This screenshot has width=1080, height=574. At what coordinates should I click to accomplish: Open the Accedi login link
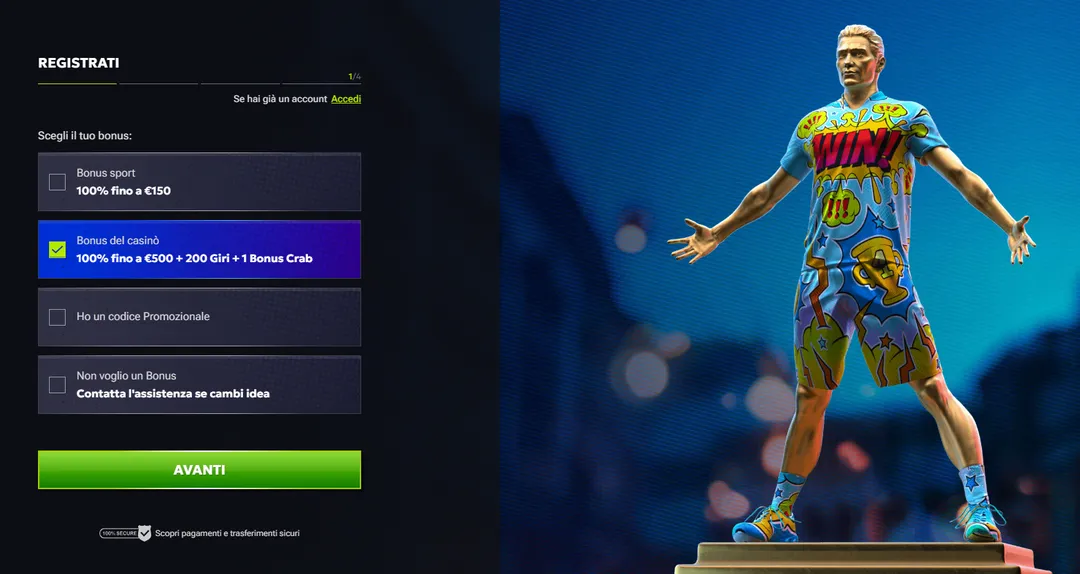(x=346, y=99)
